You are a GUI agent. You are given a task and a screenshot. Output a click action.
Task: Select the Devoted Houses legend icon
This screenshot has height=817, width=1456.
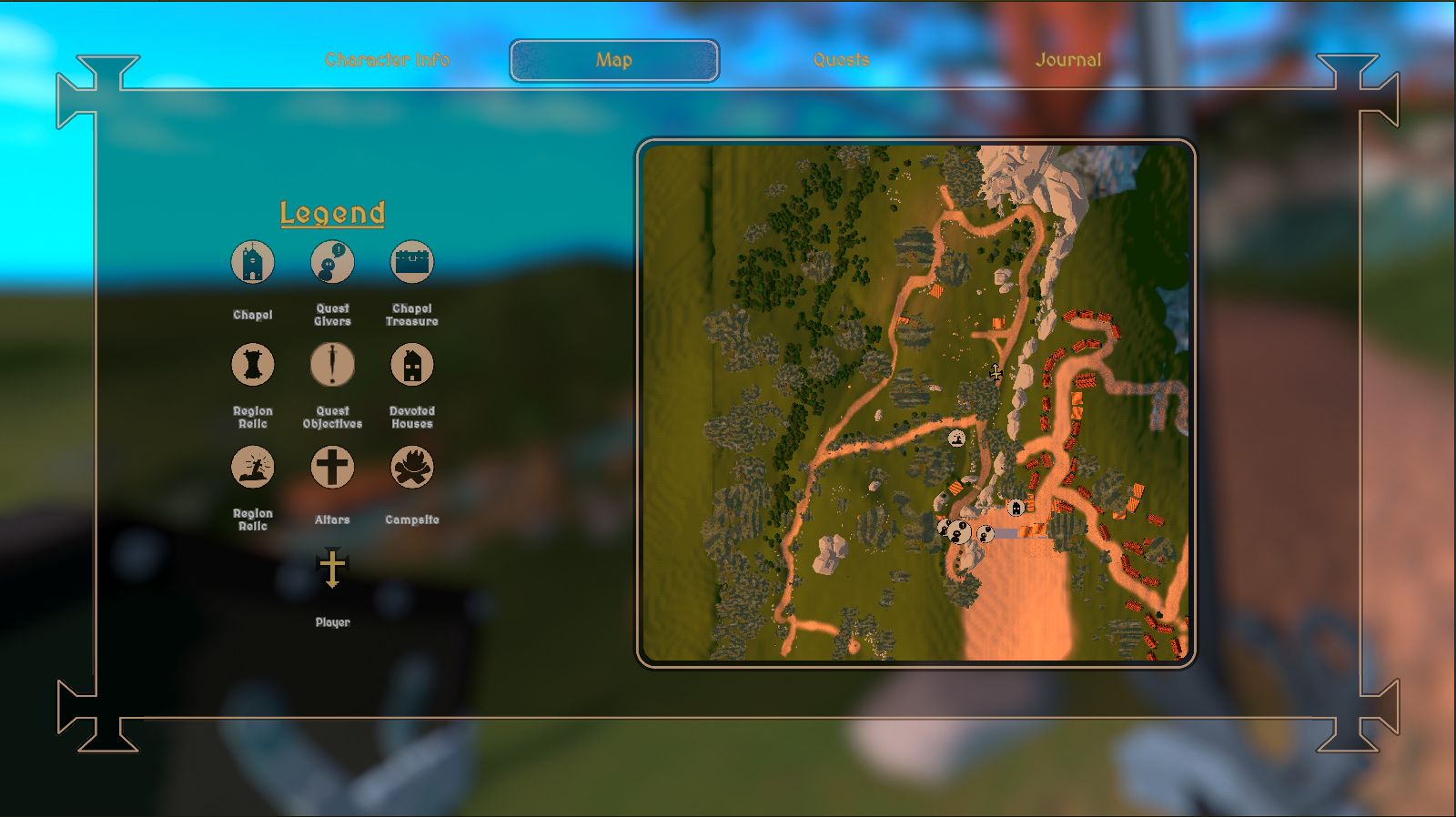click(411, 364)
